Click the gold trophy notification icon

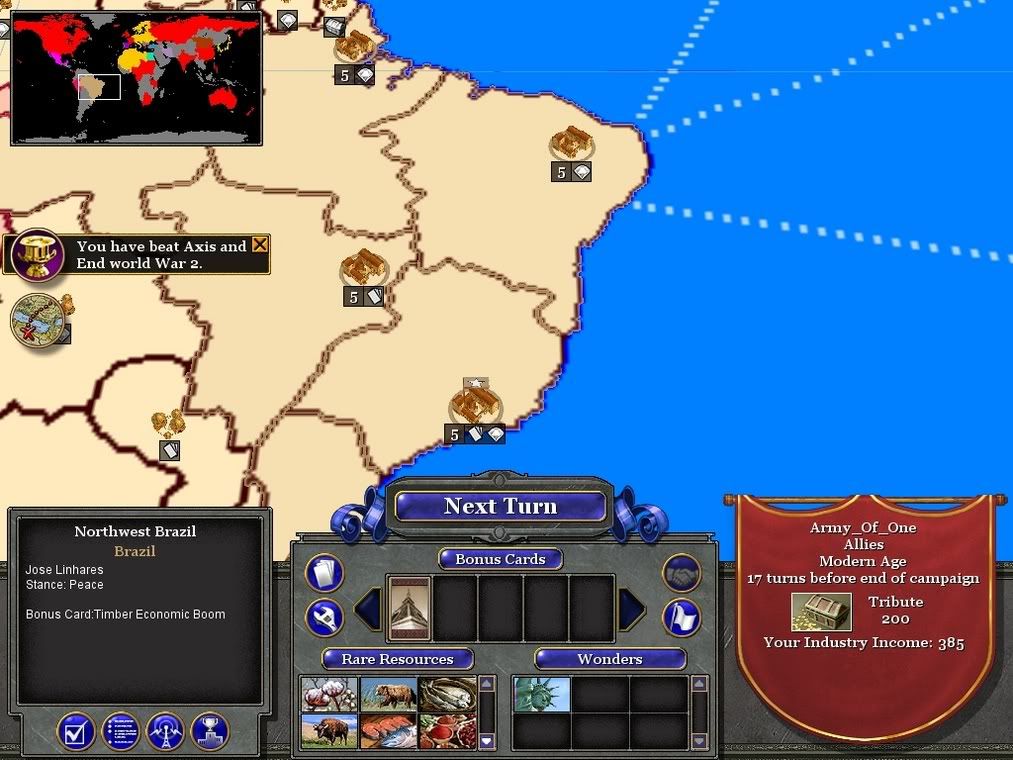click(x=37, y=256)
